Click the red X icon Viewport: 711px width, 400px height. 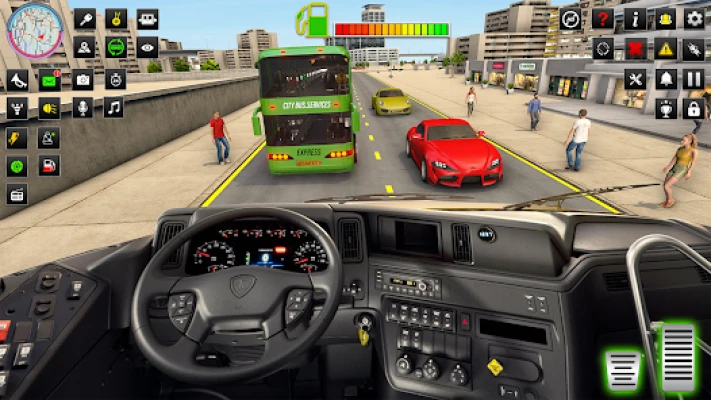click(634, 48)
